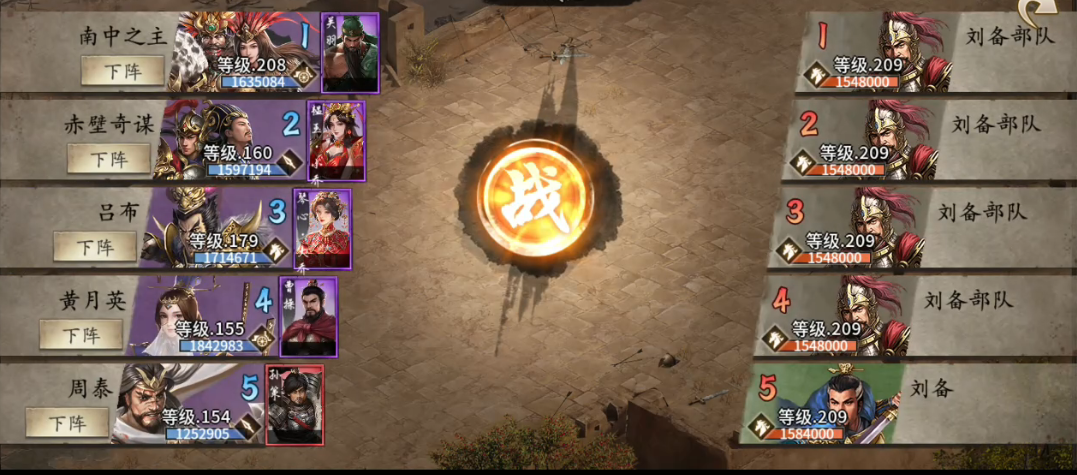This screenshot has width=1077, height=475.
Task: Take 黄月英 off the formation via 下阵
Action: click(81, 334)
